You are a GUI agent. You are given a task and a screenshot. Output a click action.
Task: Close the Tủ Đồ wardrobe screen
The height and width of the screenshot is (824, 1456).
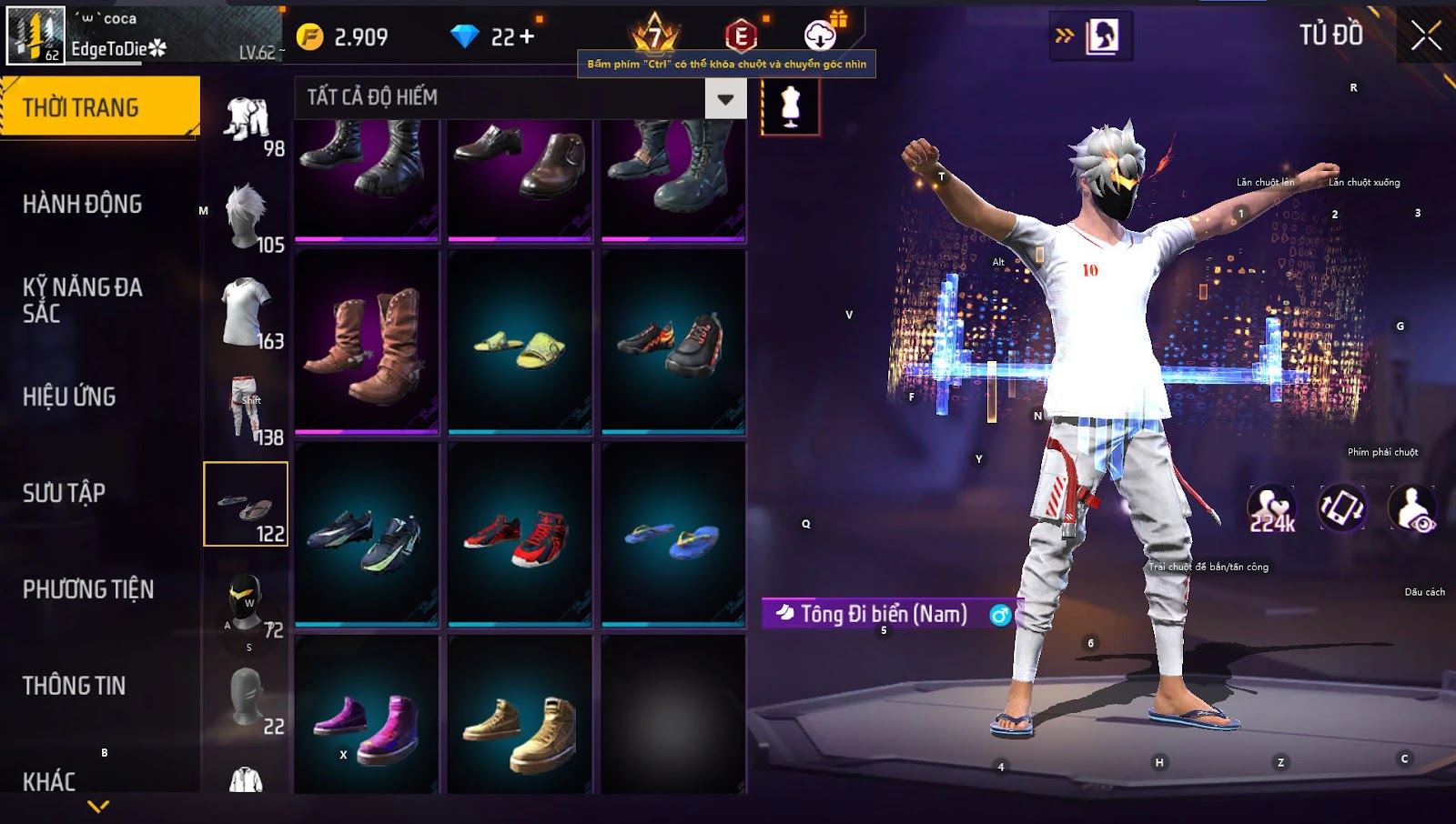(x=1425, y=36)
